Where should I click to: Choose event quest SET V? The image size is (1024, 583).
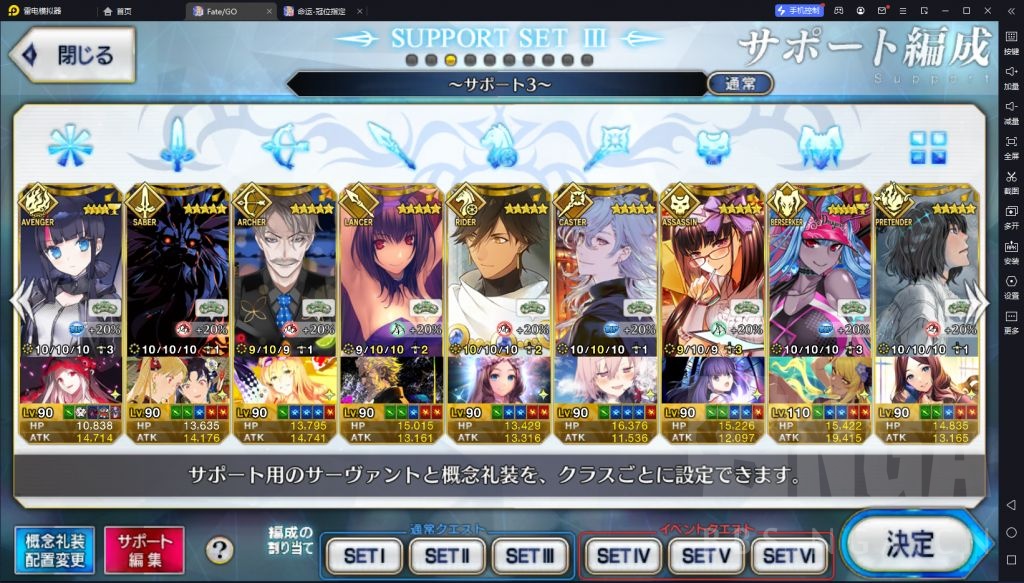706,555
